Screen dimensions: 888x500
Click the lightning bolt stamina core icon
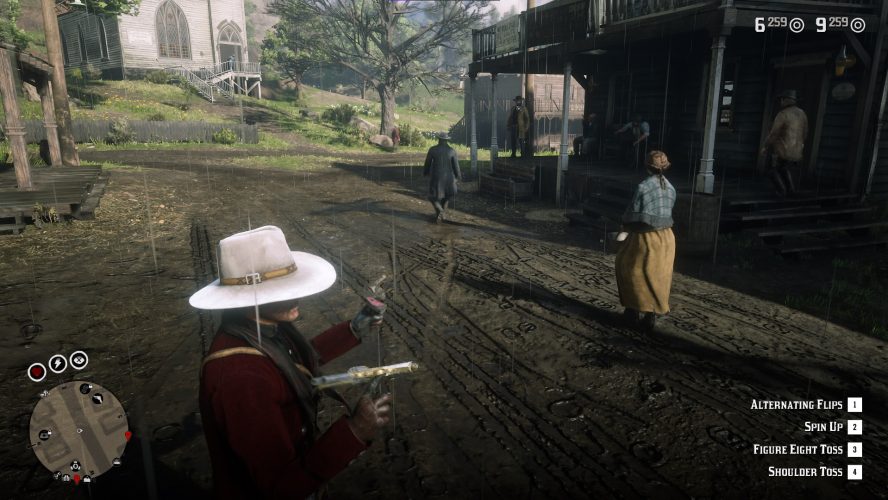pos(58,363)
